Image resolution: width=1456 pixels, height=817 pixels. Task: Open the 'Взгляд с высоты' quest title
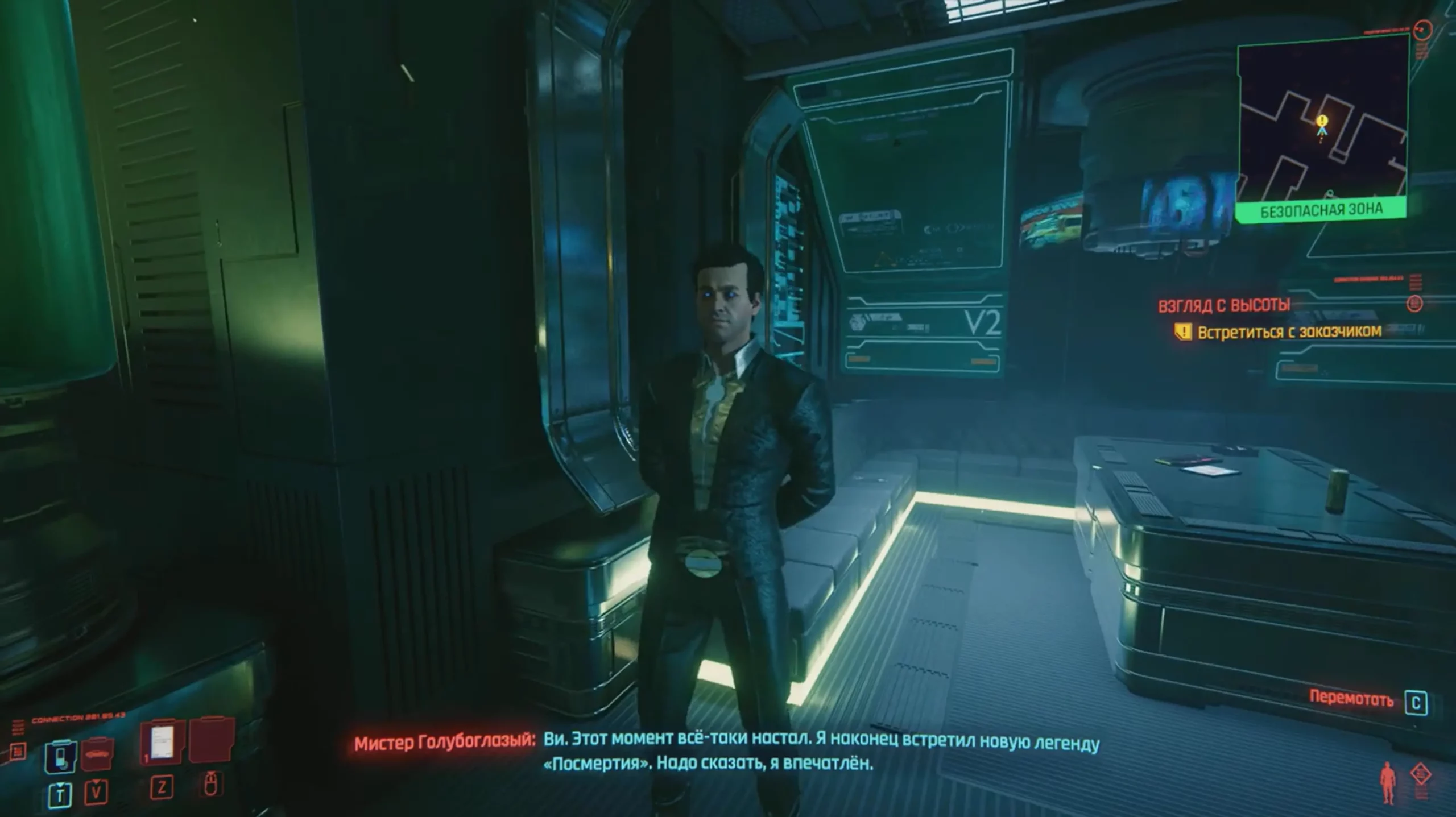click(1224, 305)
